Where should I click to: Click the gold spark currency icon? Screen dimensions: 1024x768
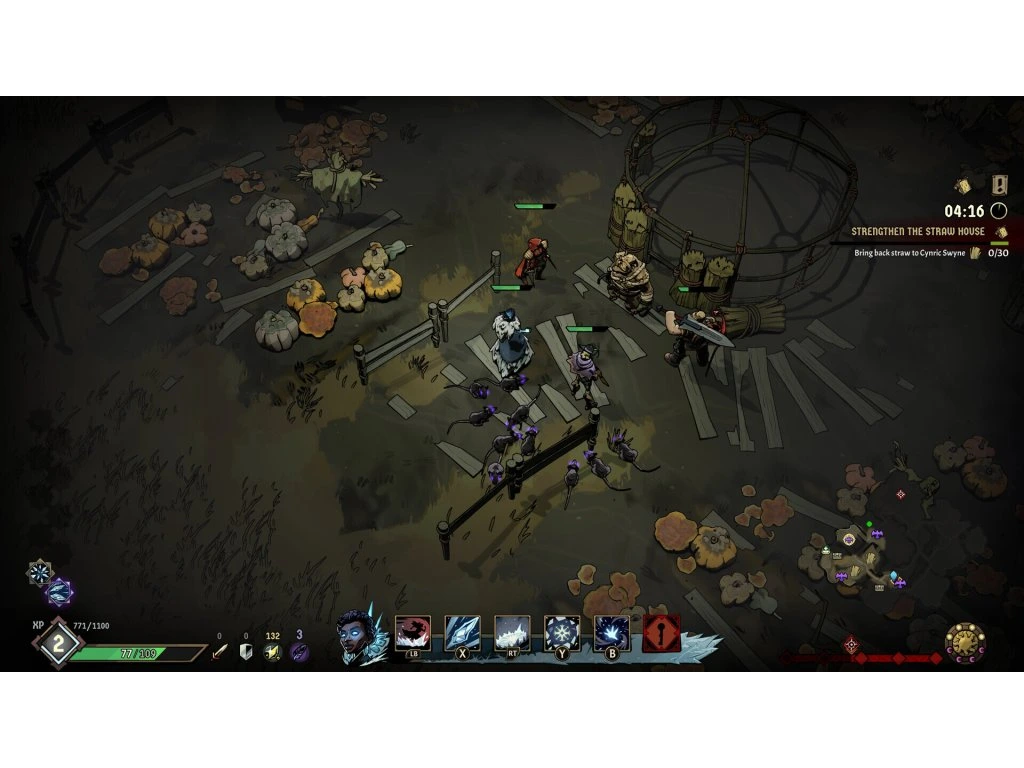coord(272,652)
